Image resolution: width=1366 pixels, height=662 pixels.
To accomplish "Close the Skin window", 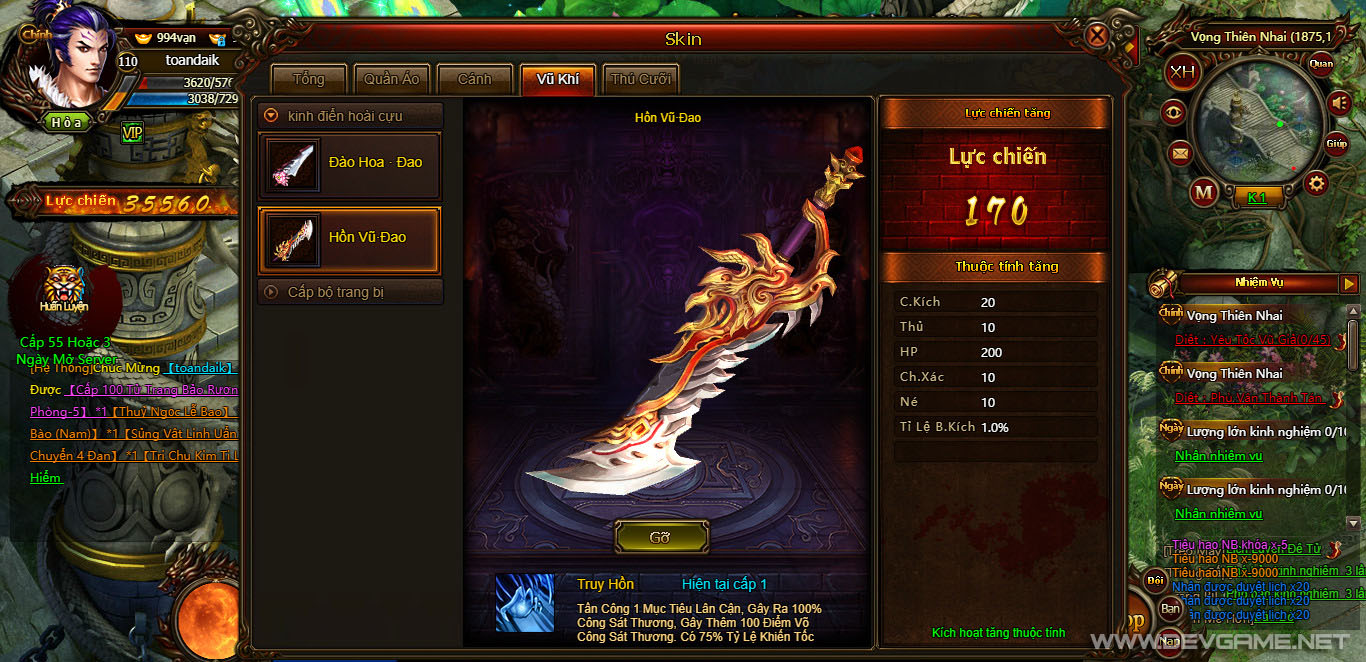I will (1097, 38).
